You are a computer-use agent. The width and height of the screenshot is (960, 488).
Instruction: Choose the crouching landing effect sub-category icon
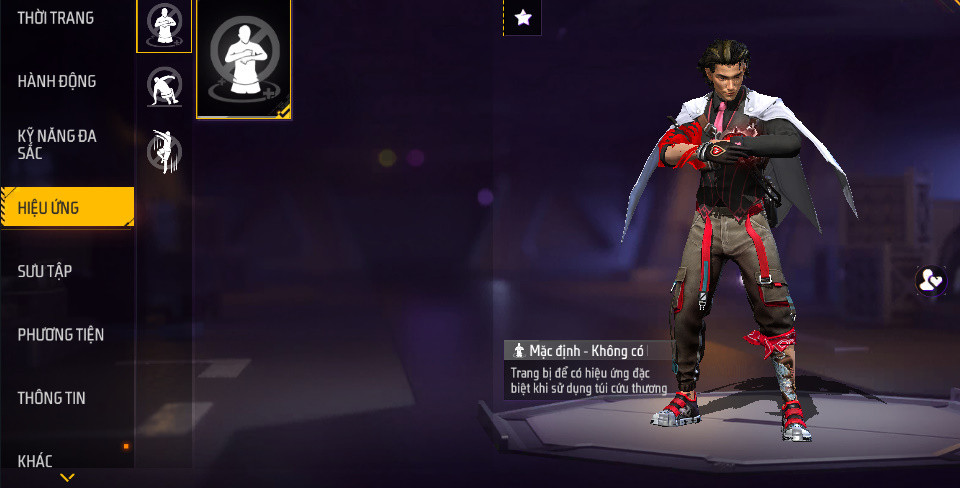tap(164, 87)
